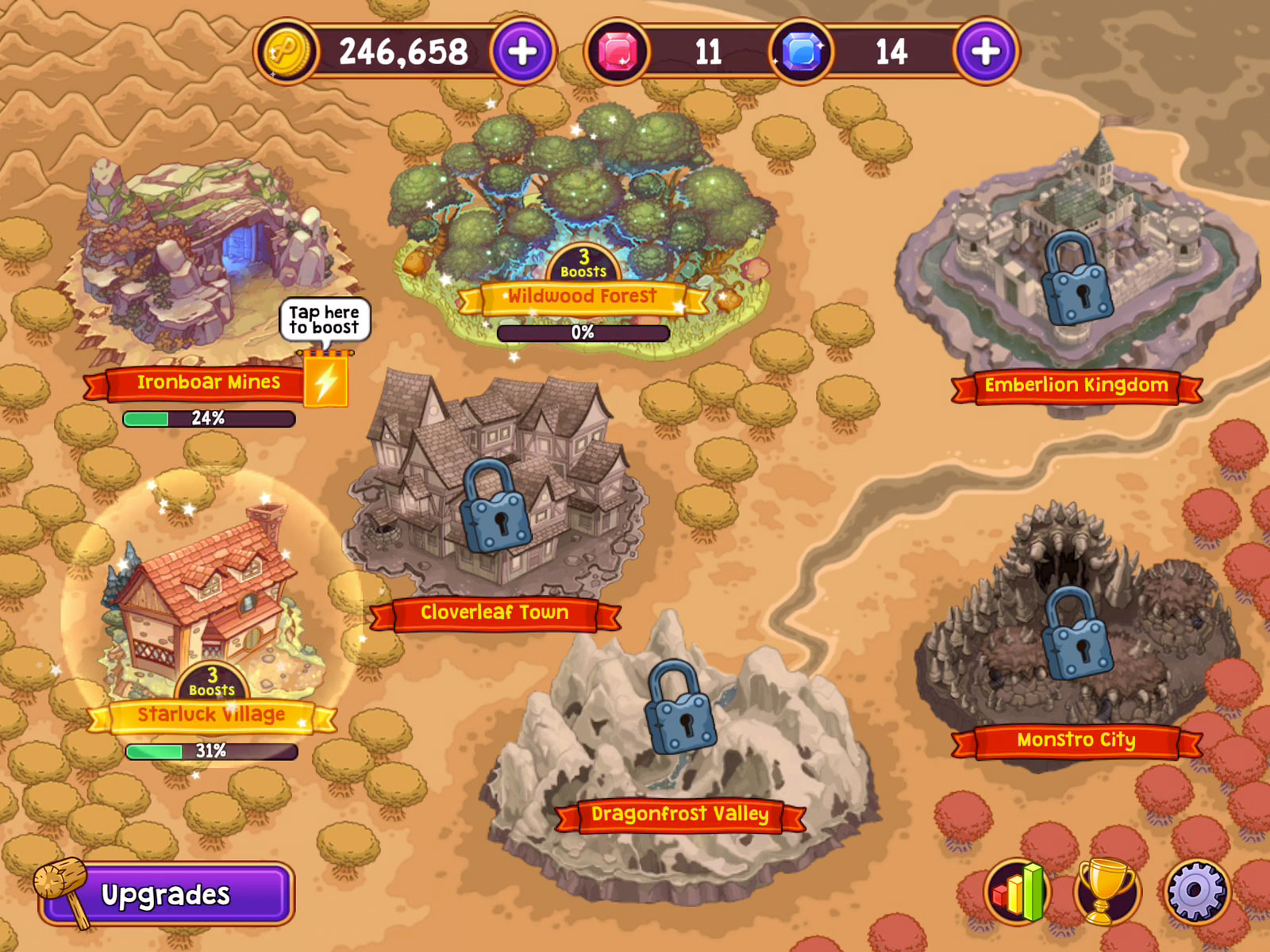Screen dimensions: 1270x952
Task: Show statistics with the bar chart icon
Action: pos(1018,891)
